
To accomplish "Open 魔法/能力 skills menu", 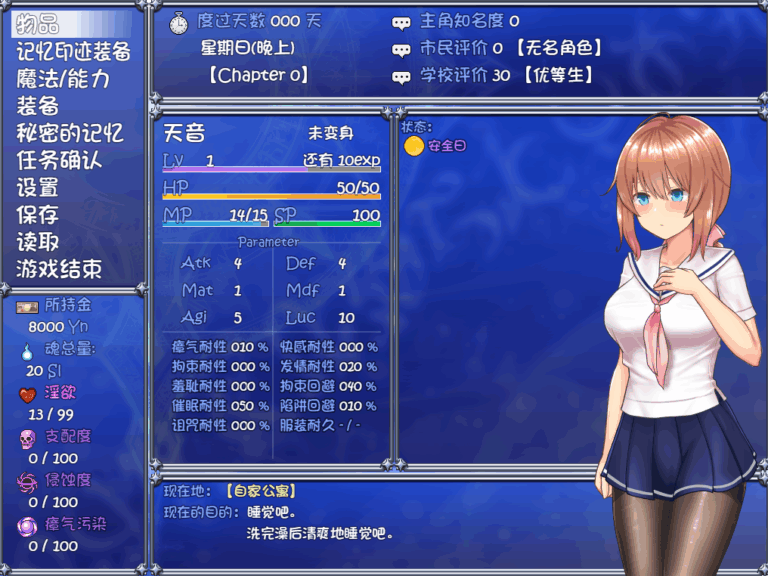I will 62,79.
